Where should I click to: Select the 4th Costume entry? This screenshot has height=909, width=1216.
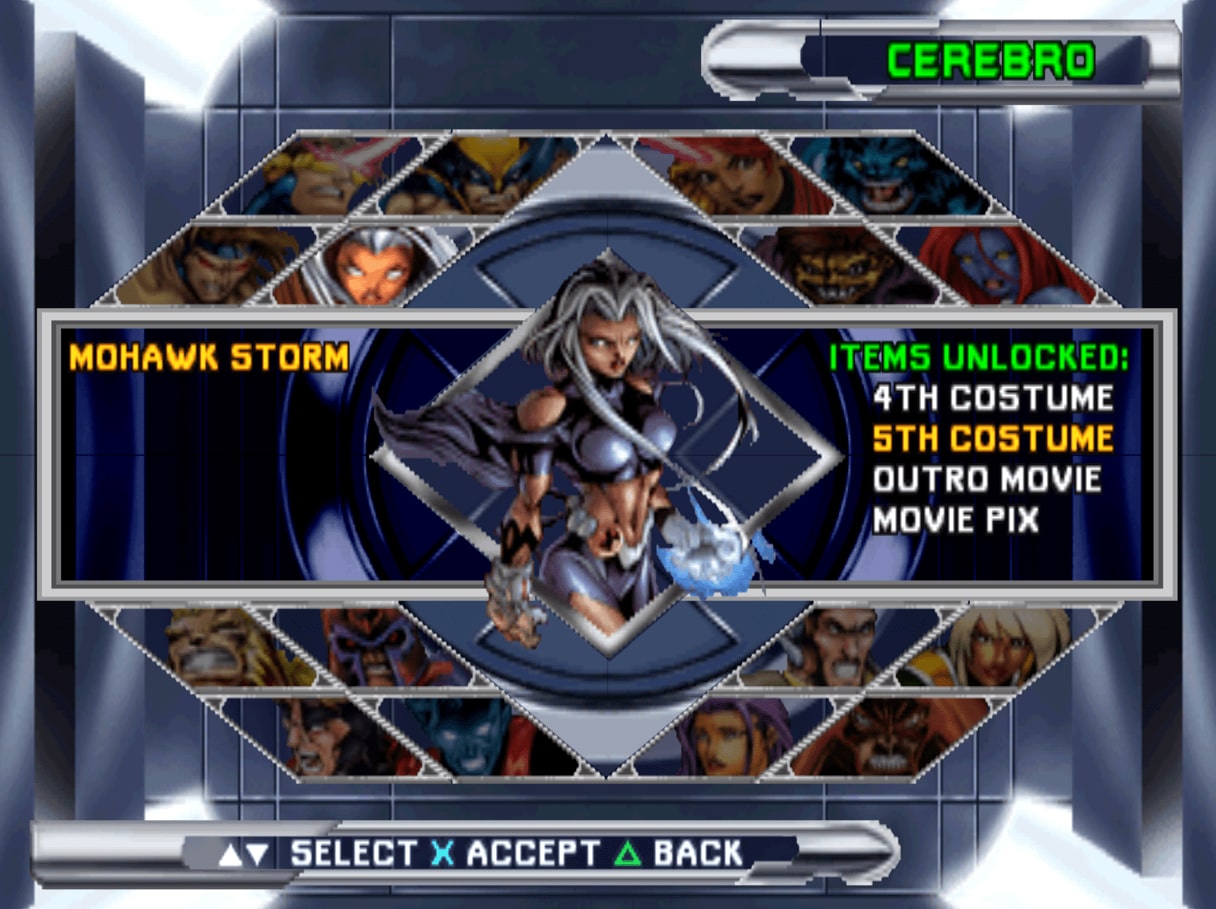[992, 398]
